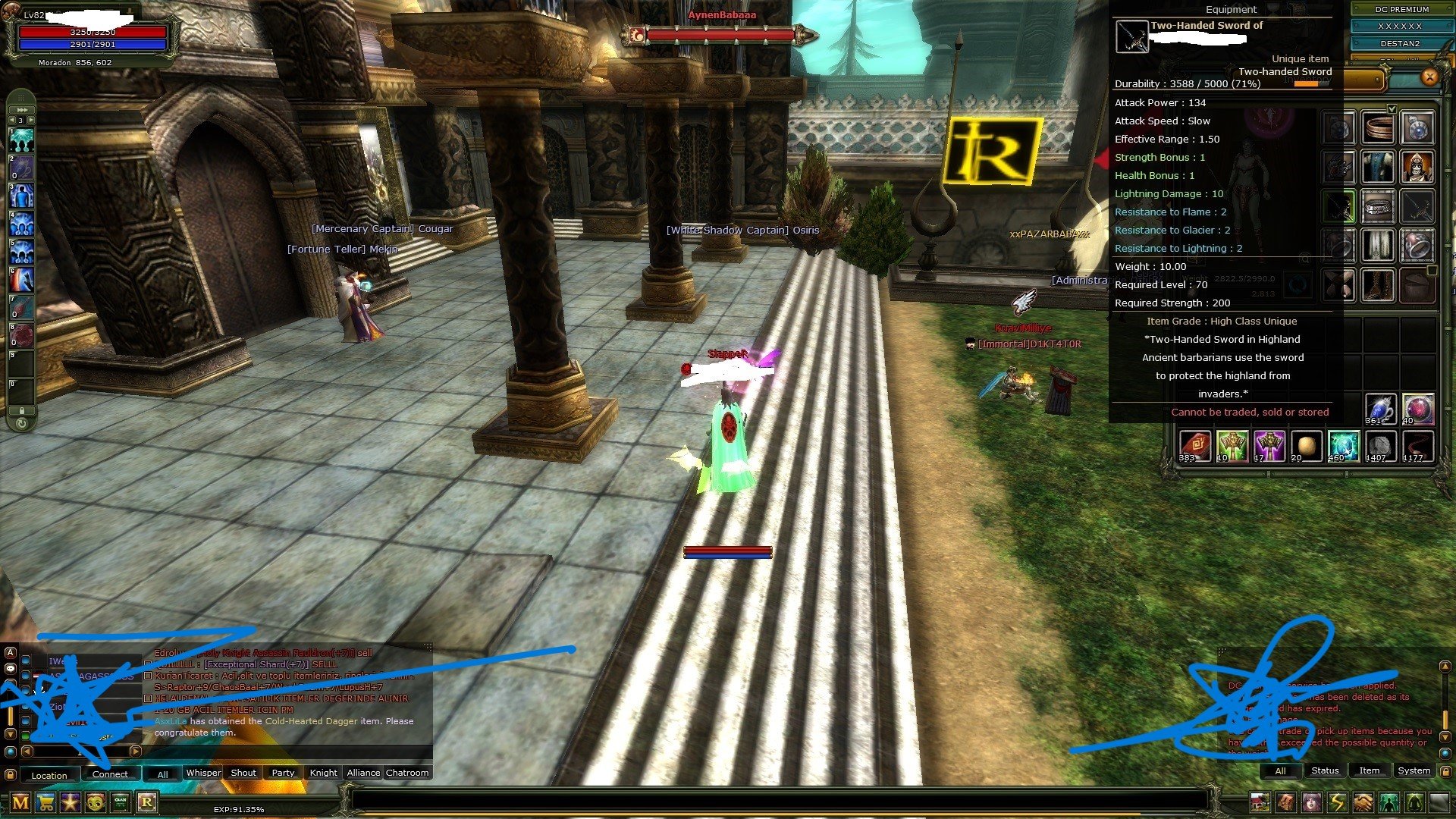Show the Location friends list tab

[x=49, y=775]
